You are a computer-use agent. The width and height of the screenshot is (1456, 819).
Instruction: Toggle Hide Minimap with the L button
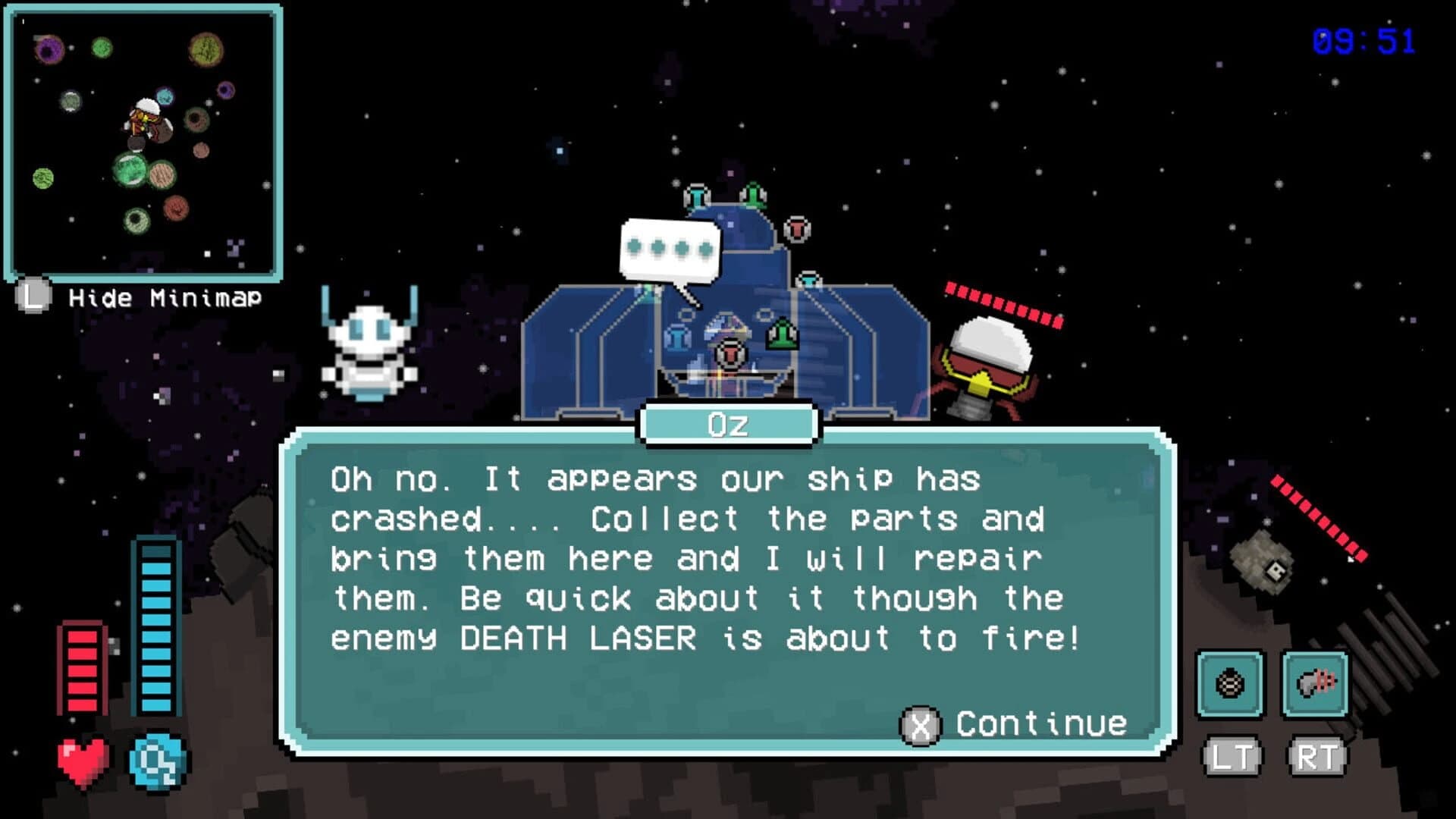(x=33, y=297)
